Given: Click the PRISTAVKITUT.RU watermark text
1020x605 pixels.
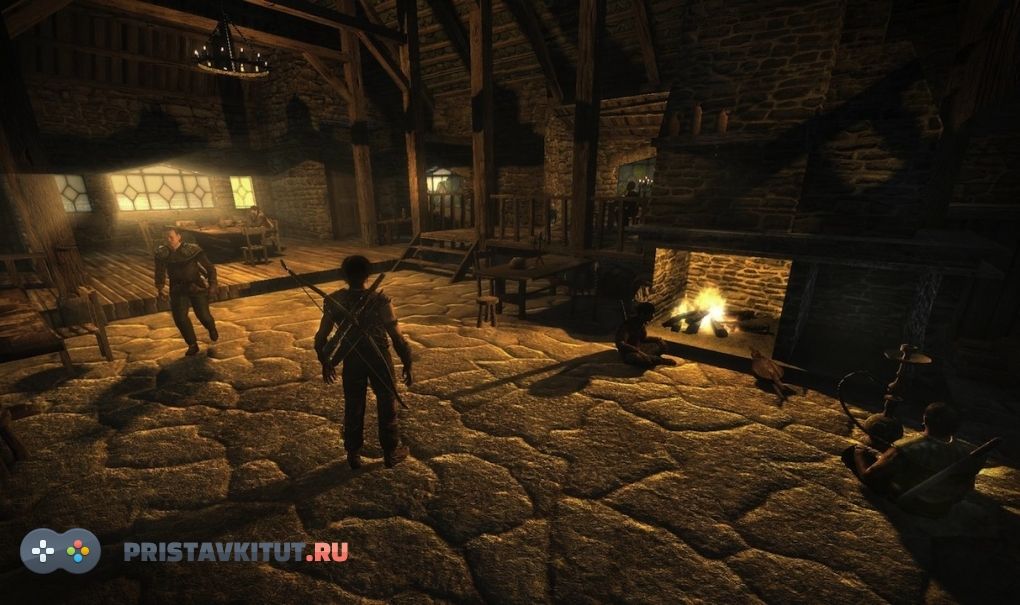Looking at the screenshot, I should pyautogui.click(x=236, y=551).
